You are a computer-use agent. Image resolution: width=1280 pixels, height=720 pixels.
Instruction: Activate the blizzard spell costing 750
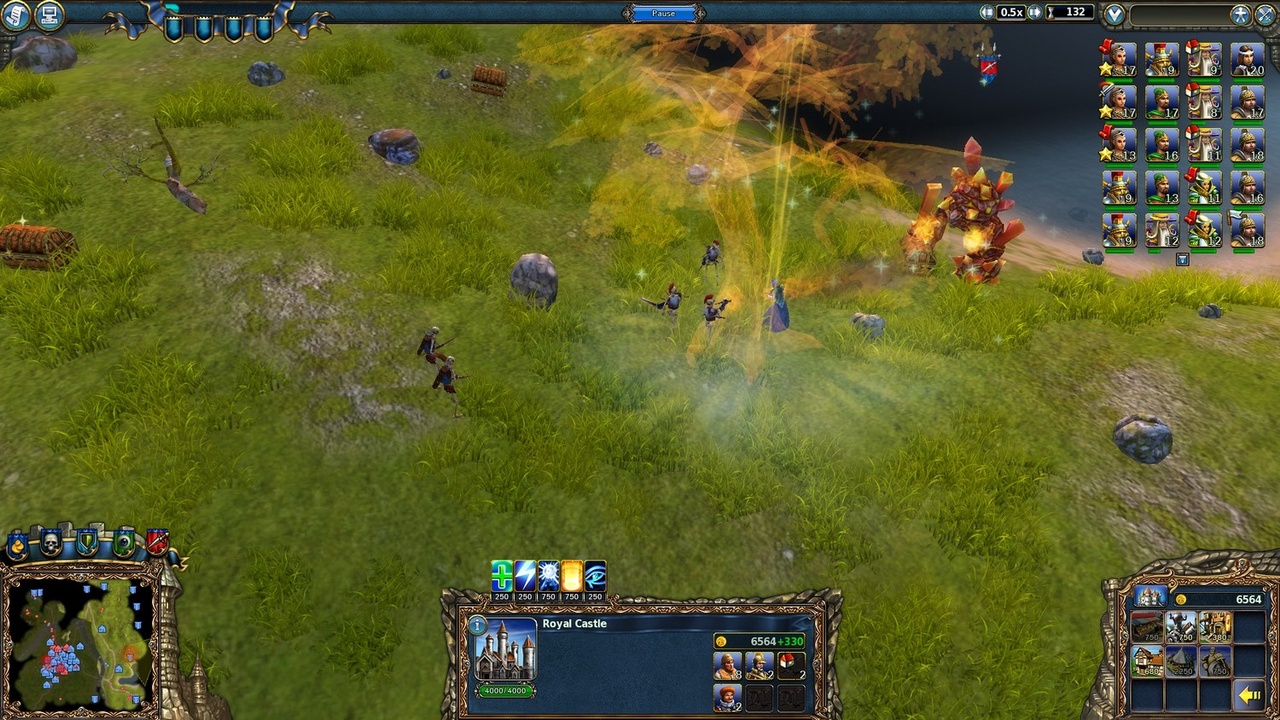[549, 575]
